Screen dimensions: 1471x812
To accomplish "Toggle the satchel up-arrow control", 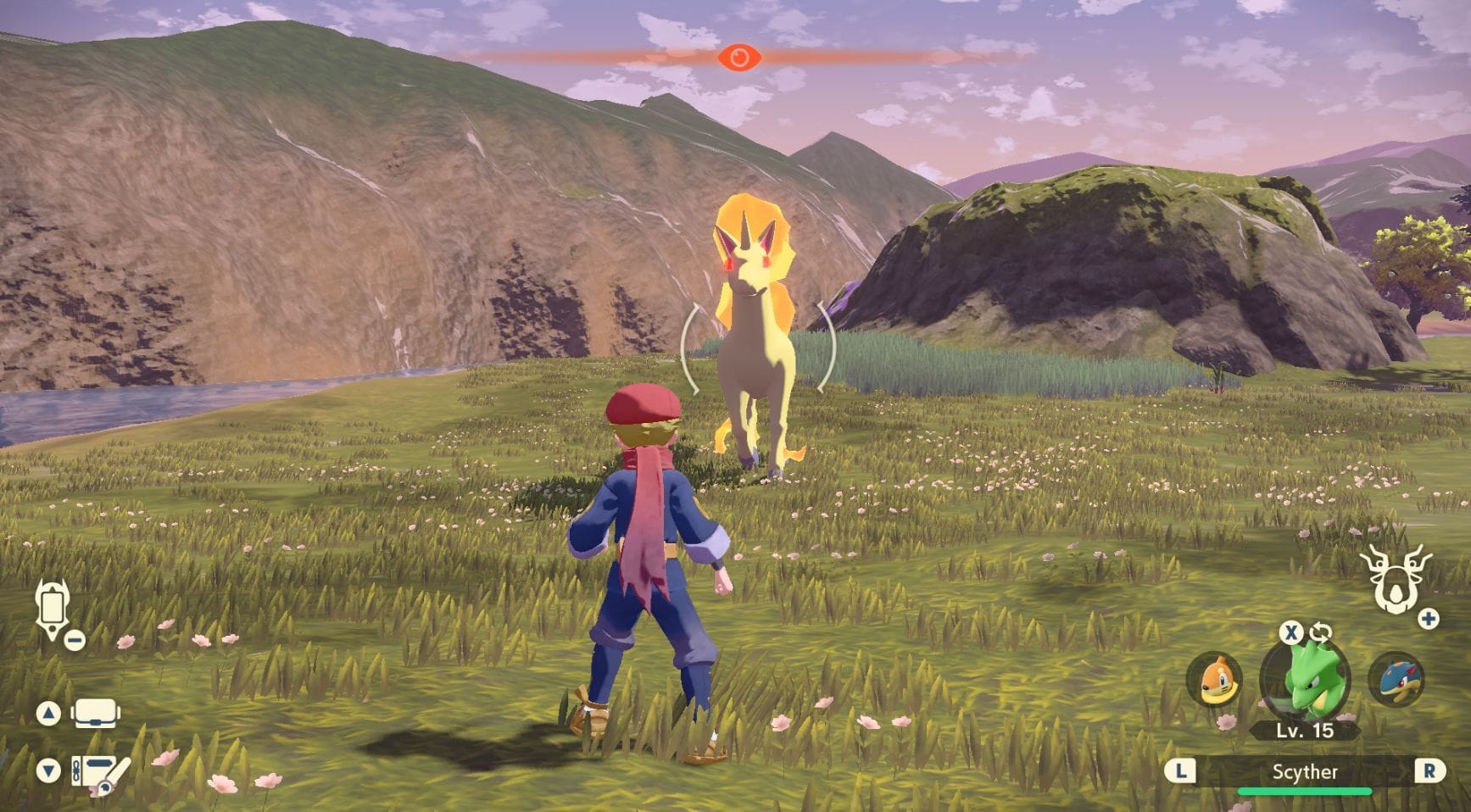I will (49, 713).
